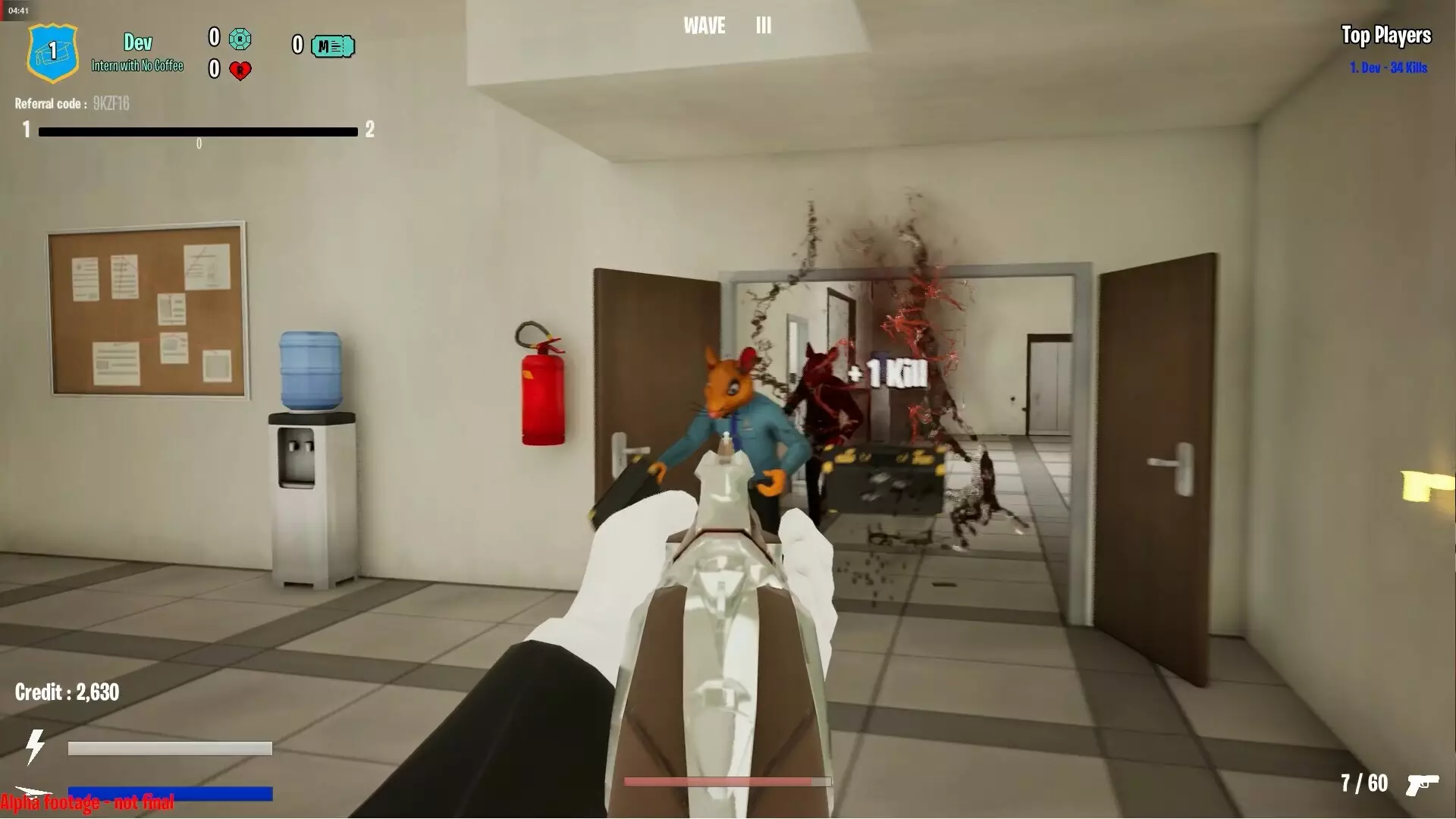Viewport: 1456px width, 819px height.
Task: Expand the Intern with No Coffee rank title
Action: point(136,65)
